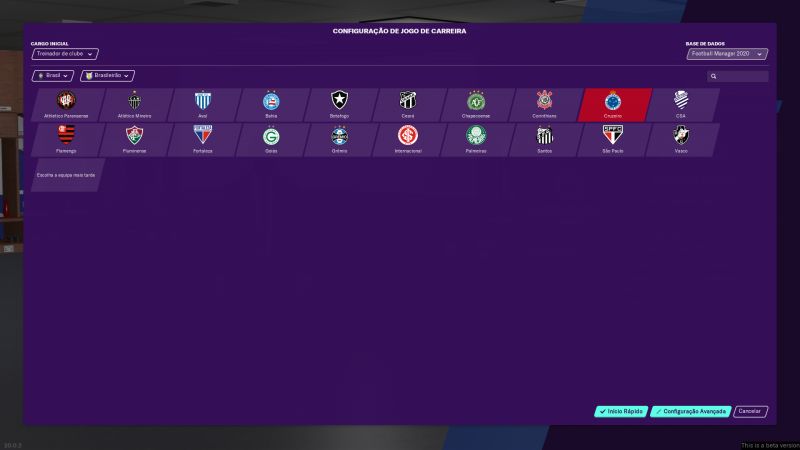Choose São Paulo from the team list
This screenshot has width=800, height=450.
(x=613, y=139)
